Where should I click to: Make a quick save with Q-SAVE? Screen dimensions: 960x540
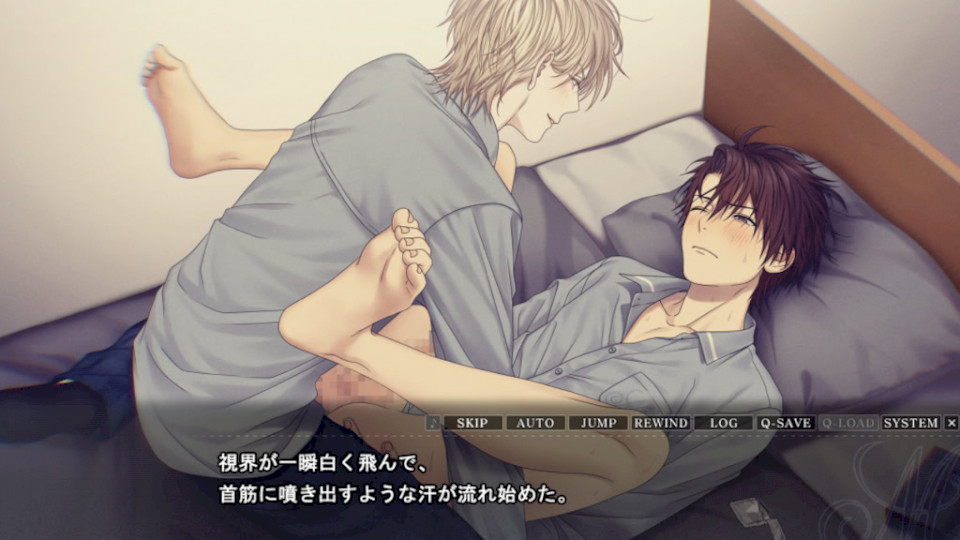click(785, 423)
